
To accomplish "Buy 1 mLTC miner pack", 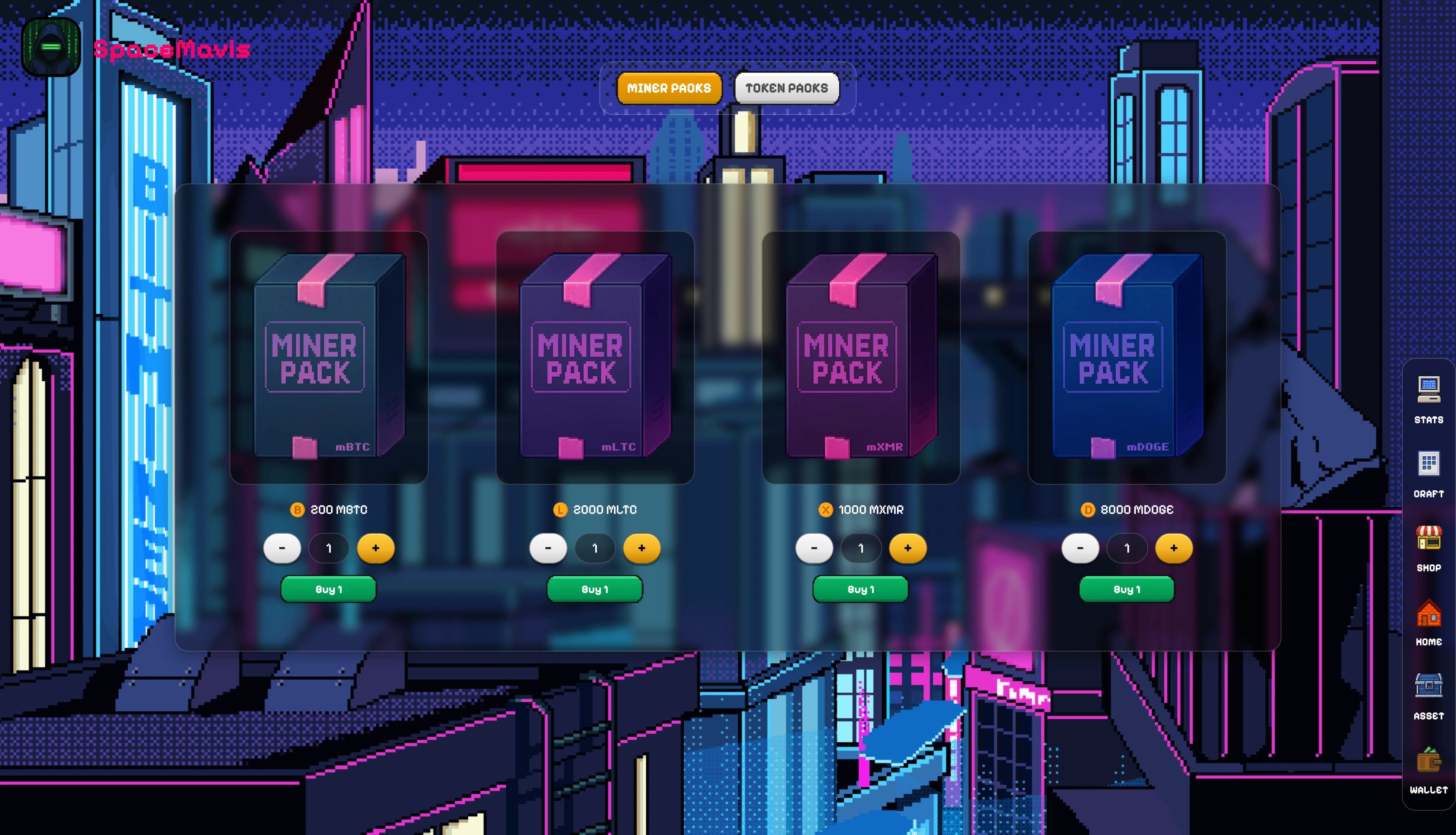I will pyautogui.click(x=594, y=589).
